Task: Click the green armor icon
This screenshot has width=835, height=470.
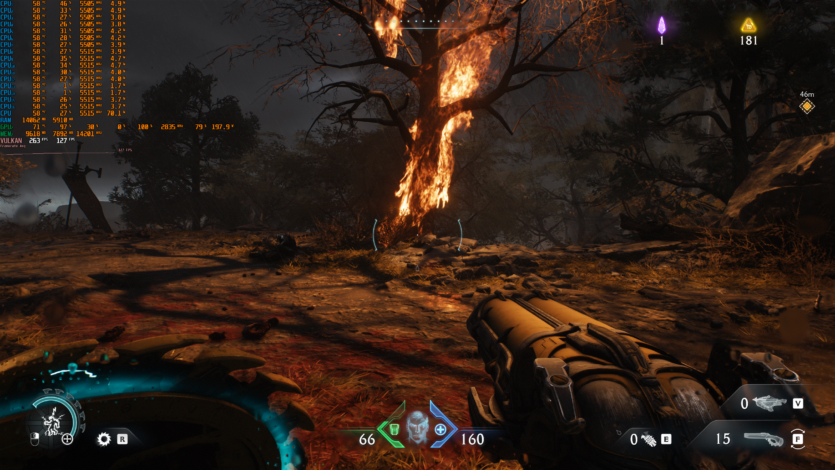Action: [393, 430]
